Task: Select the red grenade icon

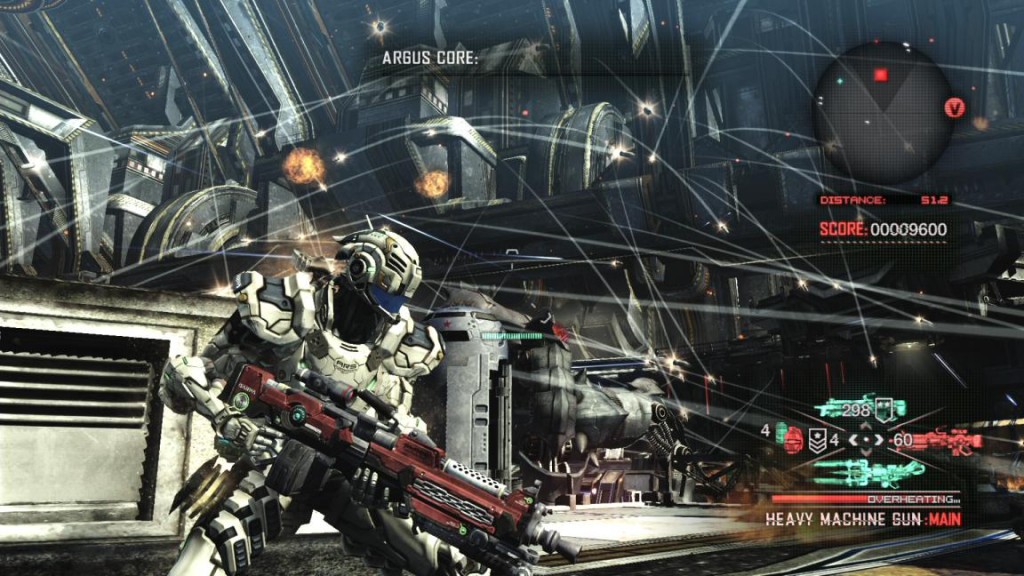Action: 794,440
